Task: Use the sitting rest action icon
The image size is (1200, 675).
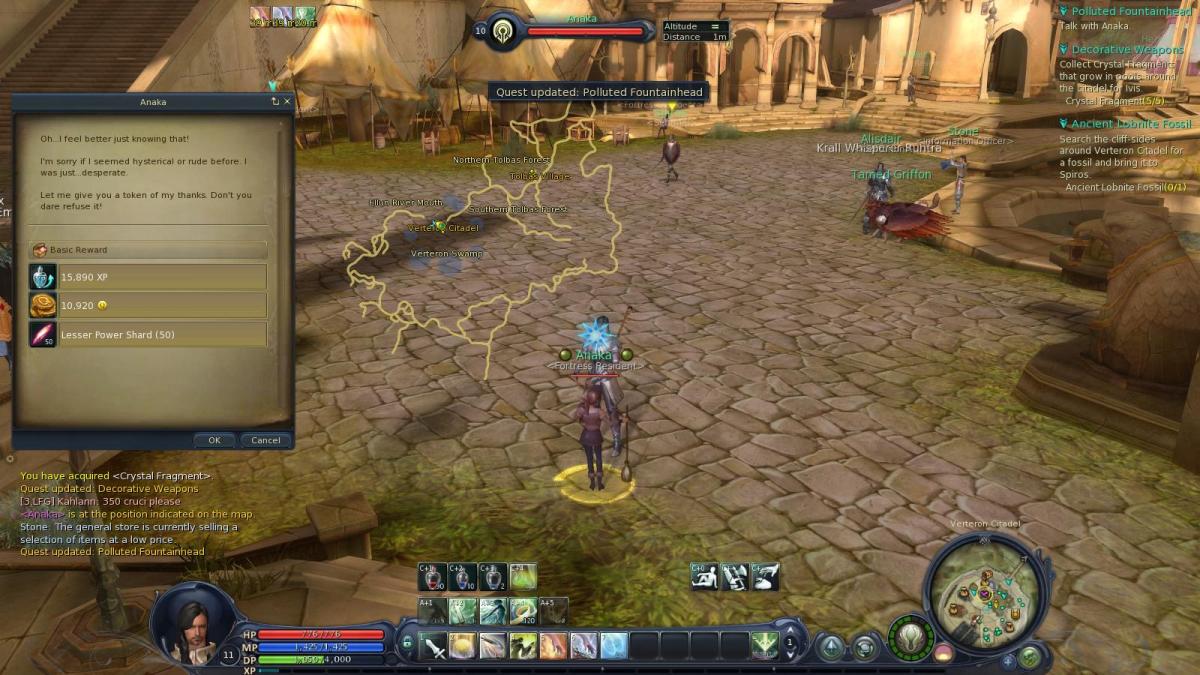Action: (705, 576)
